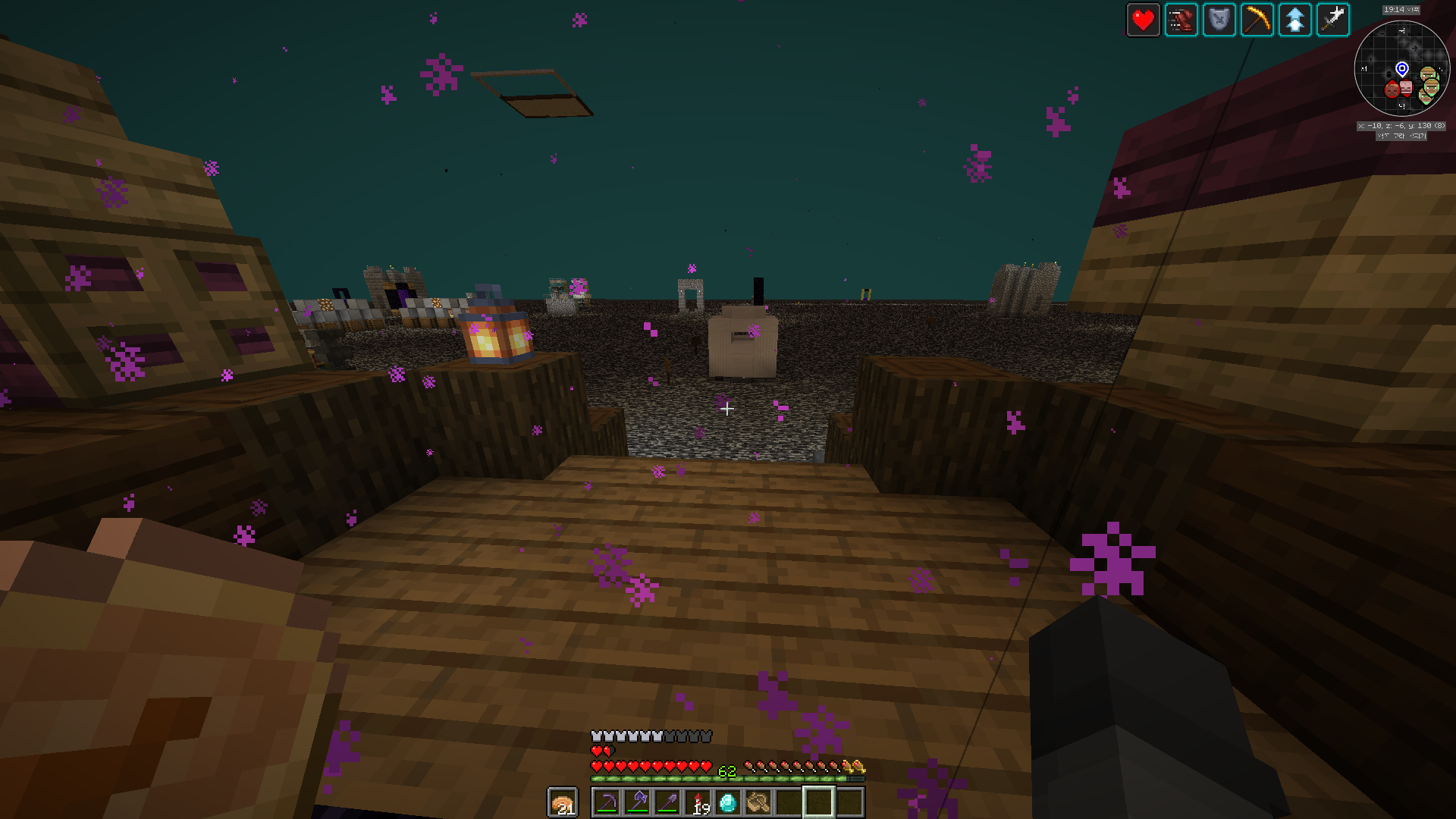The height and width of the screenshot is (819, 1456).
Task: Click the blue waypoint marker on minimap
Action: (1402, 70)
